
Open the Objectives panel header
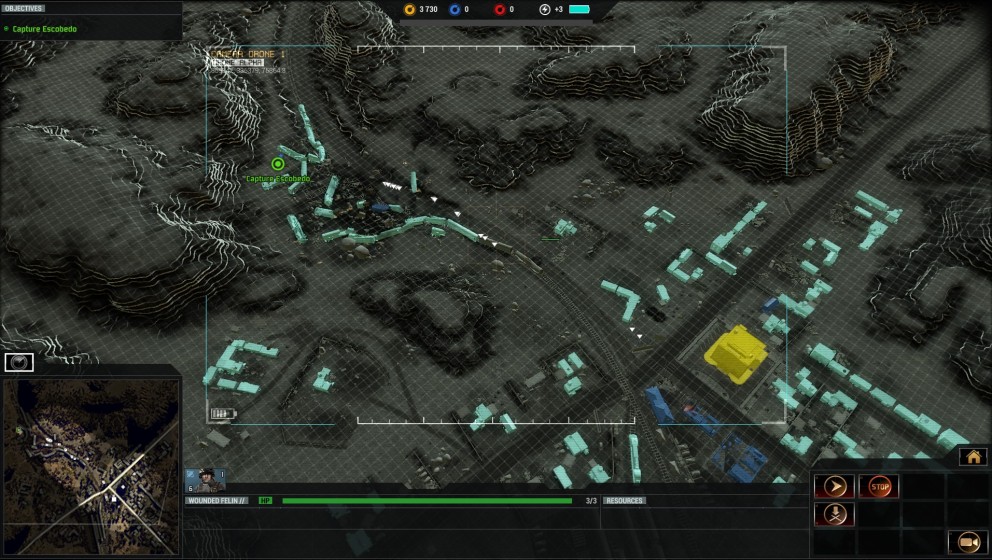point(24,8)
